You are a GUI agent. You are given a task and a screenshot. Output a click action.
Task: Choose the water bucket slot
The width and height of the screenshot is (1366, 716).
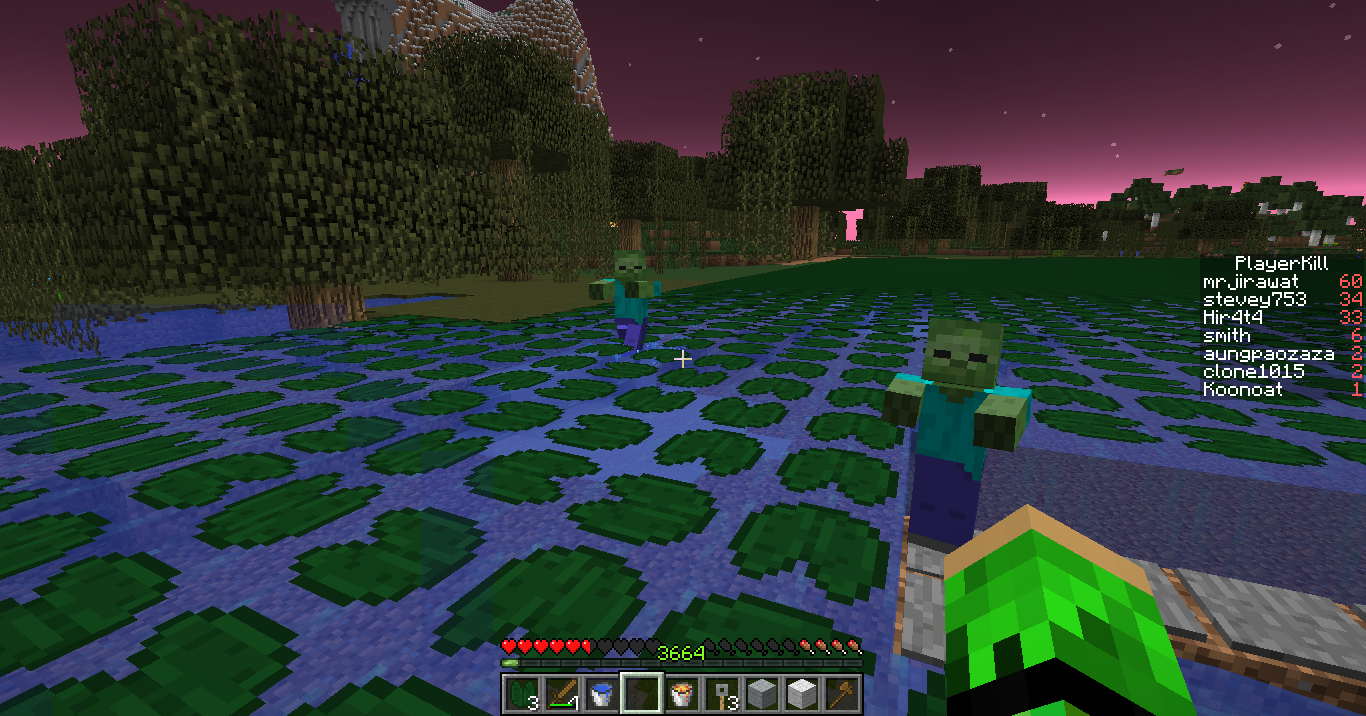601,692
